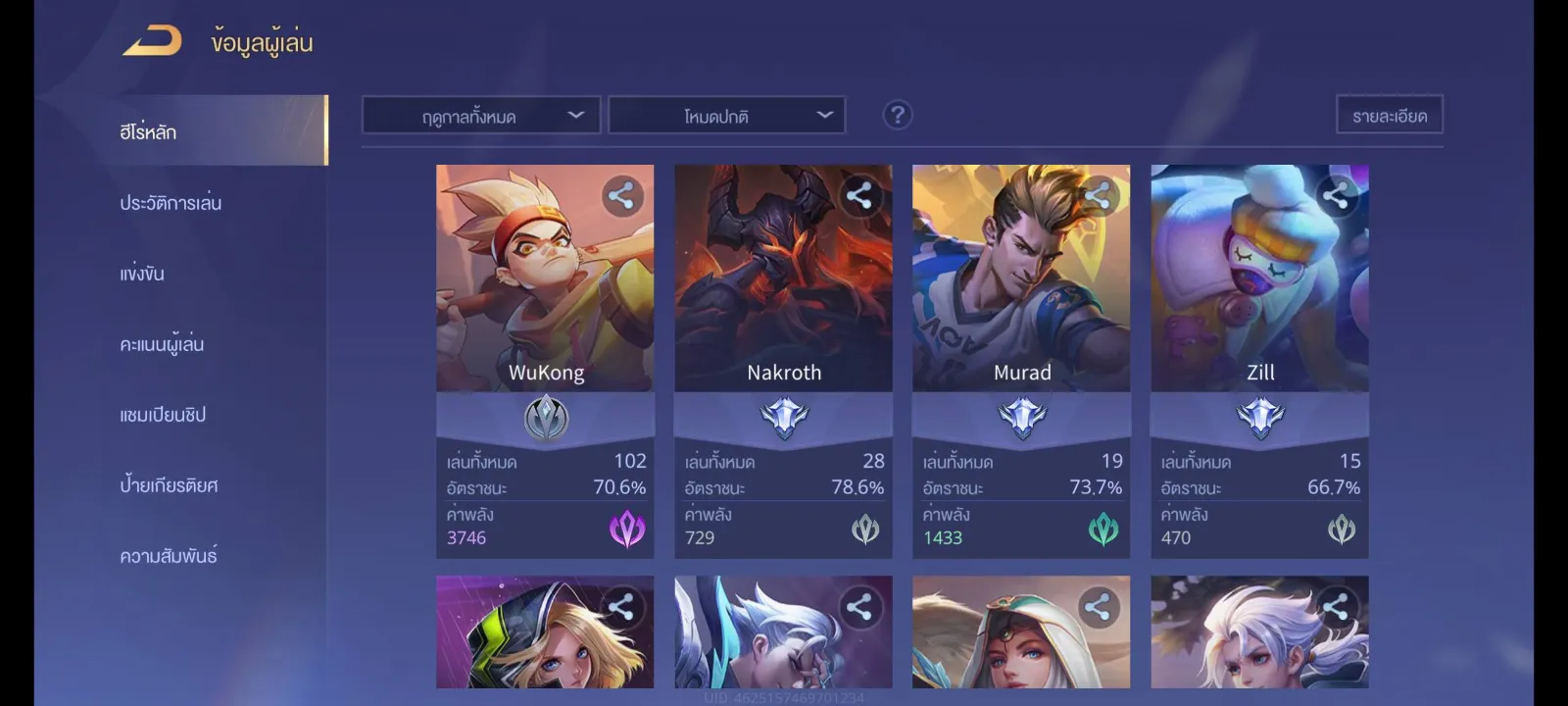Open the ฤดูกาลทั้งหมด season dropdown
Screen dimensions: 1568x706
click(x=481, y=116)
